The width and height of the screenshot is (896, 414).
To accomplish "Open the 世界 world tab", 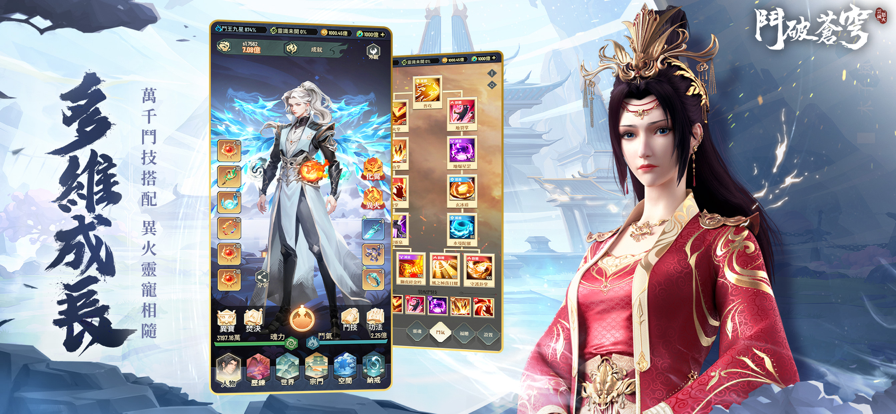I will pyautogui.click(x=287, y=367).
